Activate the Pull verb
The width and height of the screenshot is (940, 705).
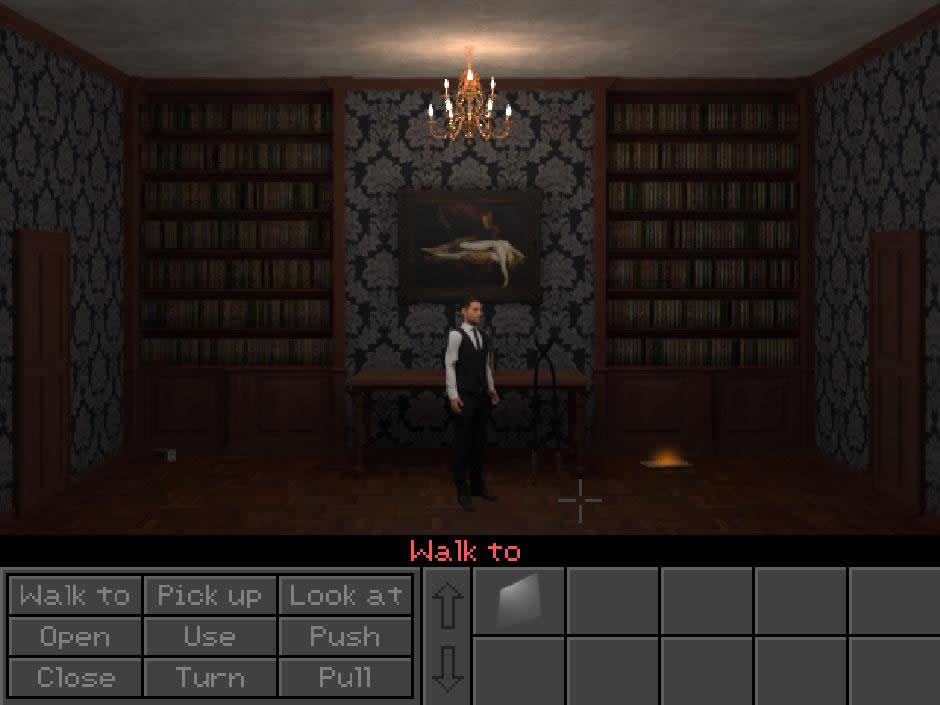[x=345, y=677]
